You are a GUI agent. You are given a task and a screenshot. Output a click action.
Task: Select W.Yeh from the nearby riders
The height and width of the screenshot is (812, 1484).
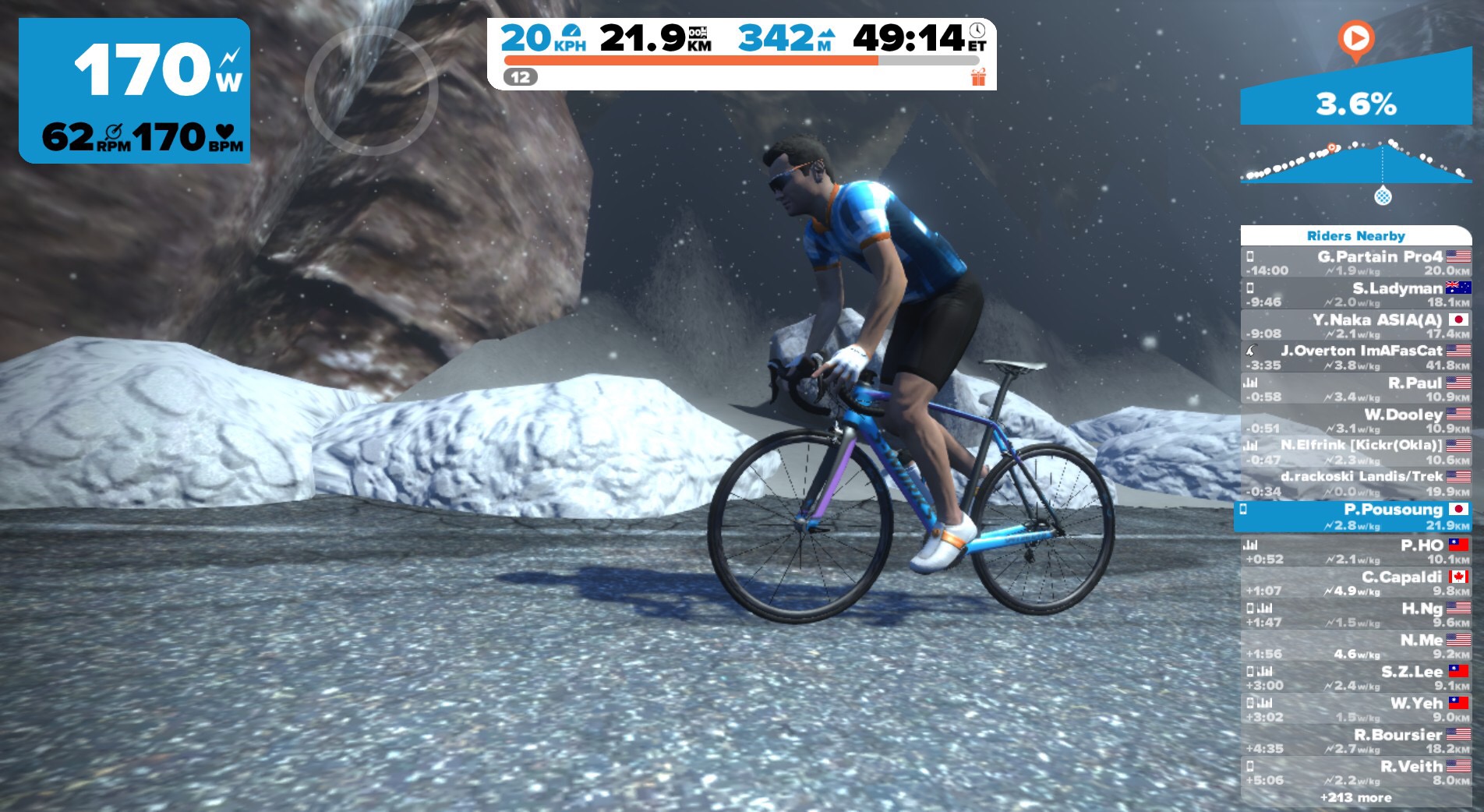tap(1356, 709)
